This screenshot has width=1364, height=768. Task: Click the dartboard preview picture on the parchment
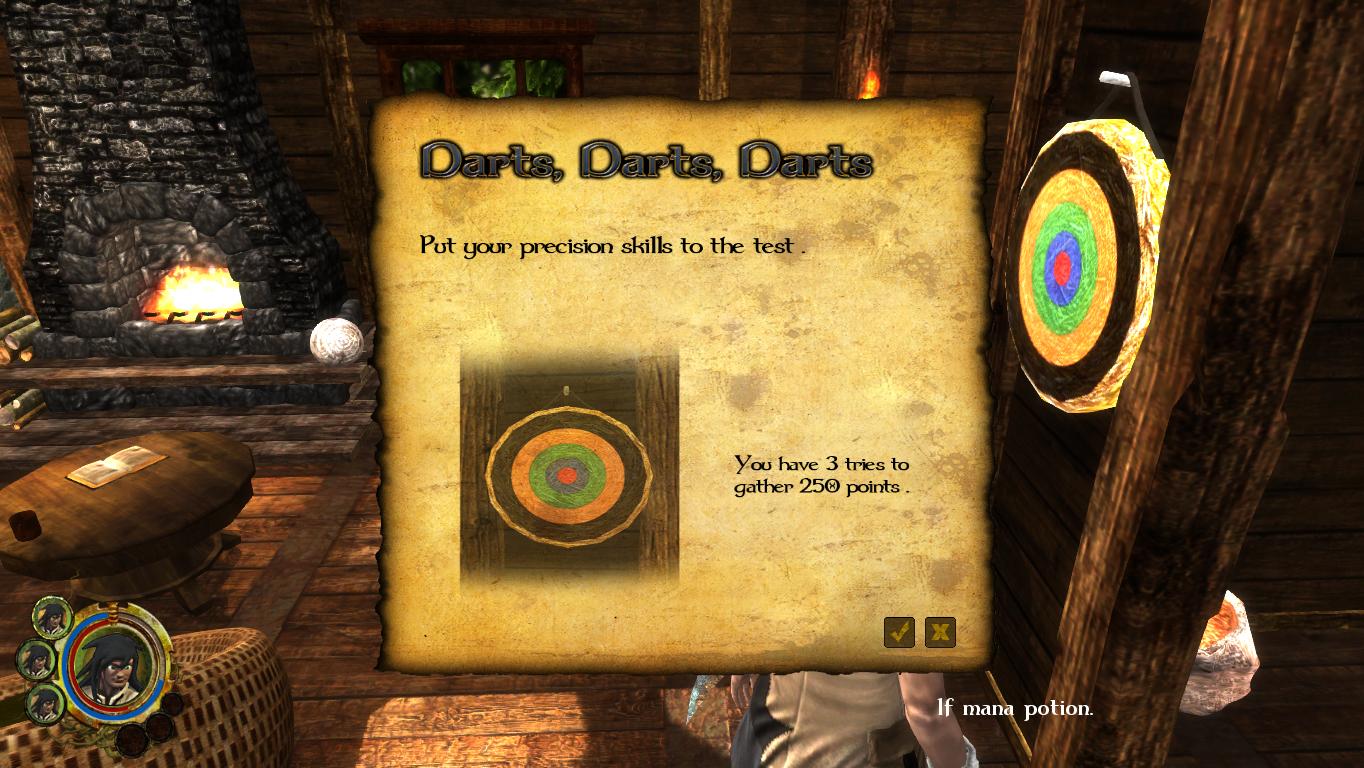point(569,468)
